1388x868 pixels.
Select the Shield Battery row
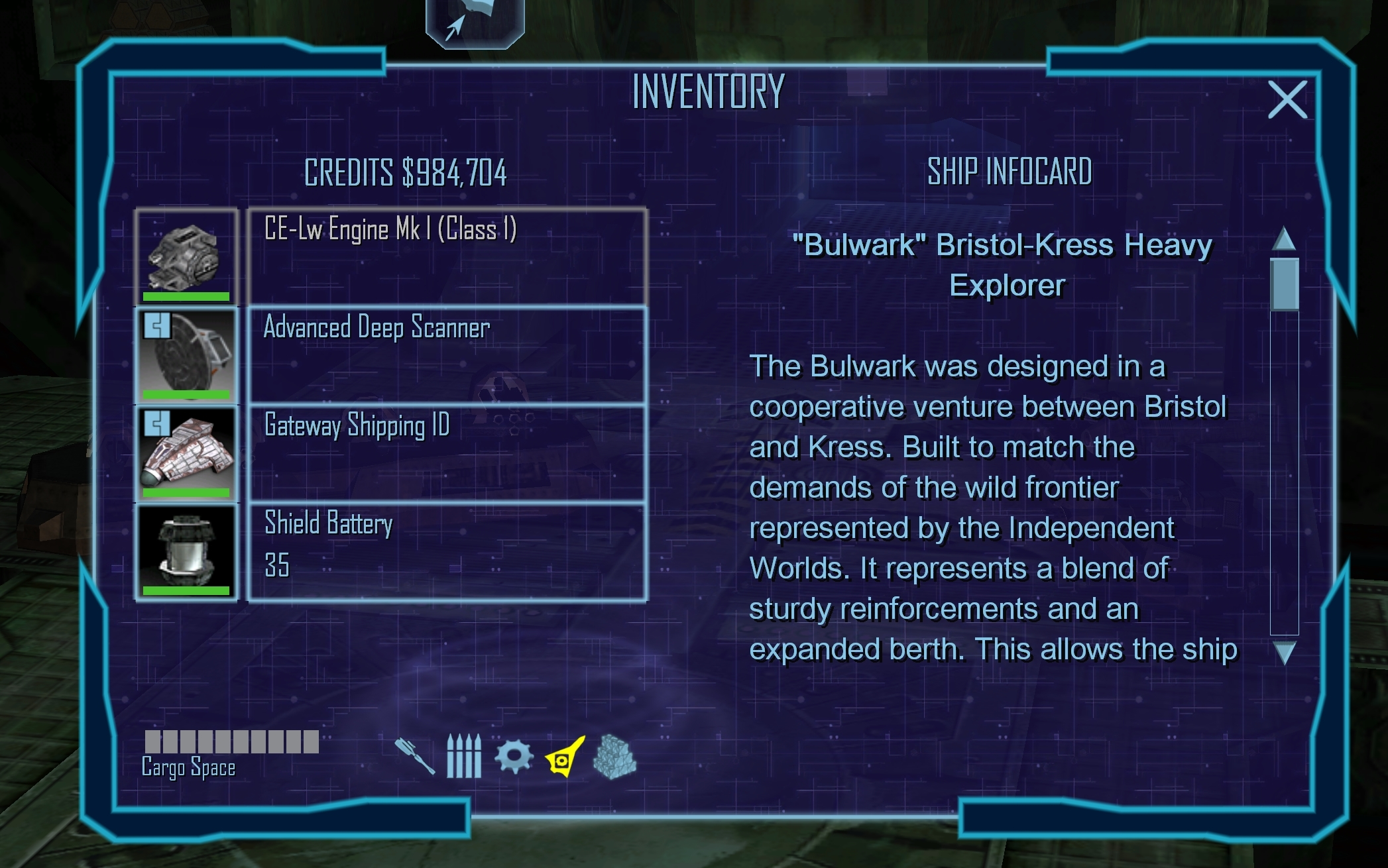pyautogui.click(x=447, y=551)
